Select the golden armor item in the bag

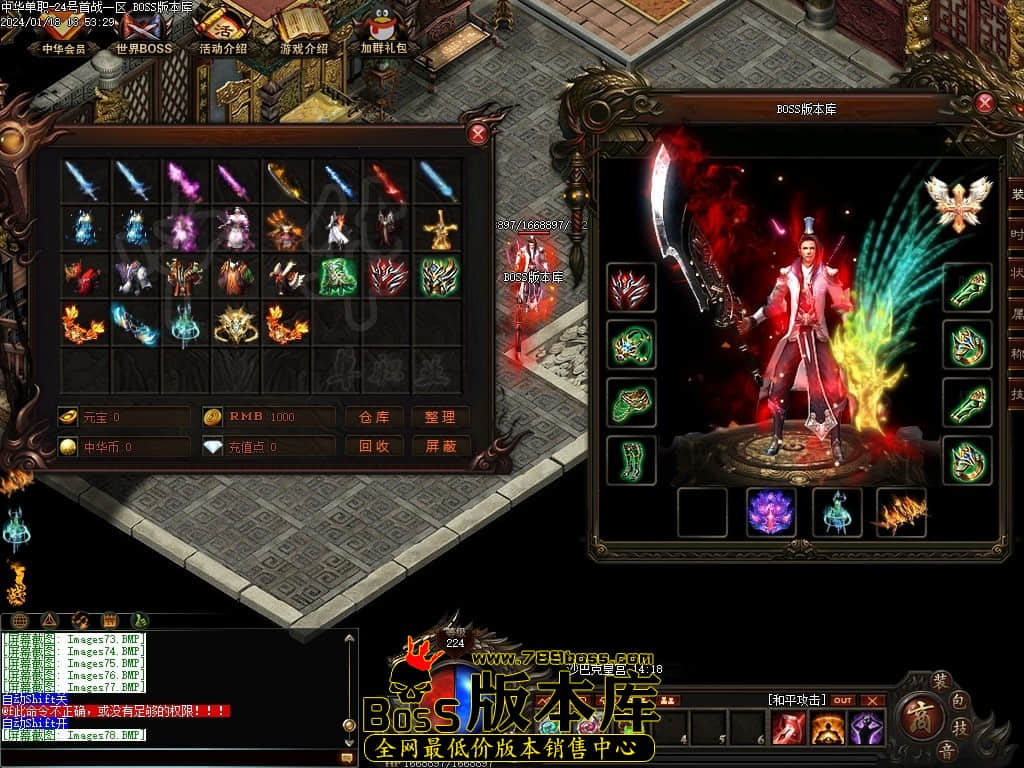(x=439, y=229)
